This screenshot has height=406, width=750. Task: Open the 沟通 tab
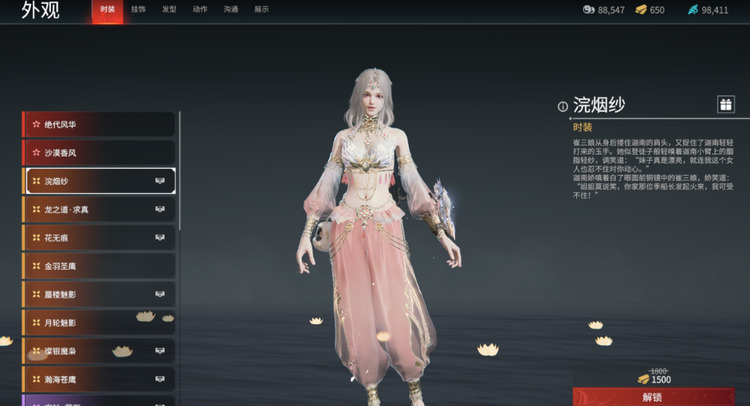pos(231,9)
